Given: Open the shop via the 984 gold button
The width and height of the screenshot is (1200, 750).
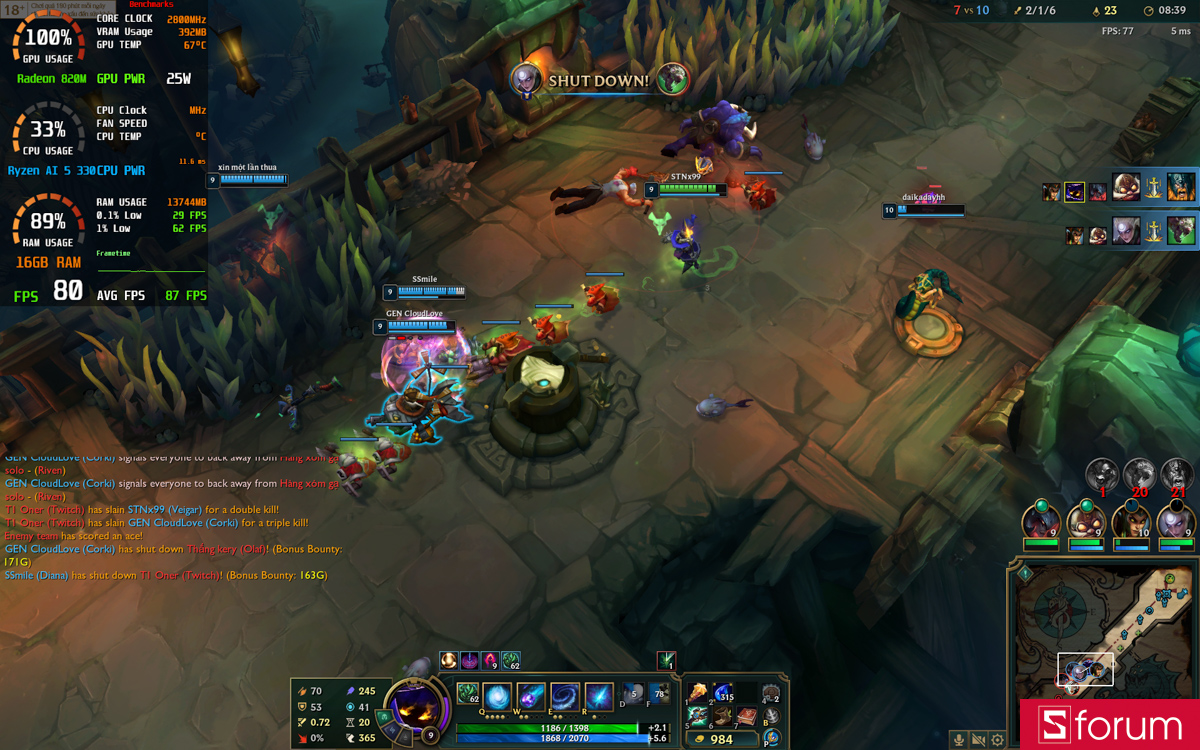Looking at the screenshot, I should pos(722,740).
